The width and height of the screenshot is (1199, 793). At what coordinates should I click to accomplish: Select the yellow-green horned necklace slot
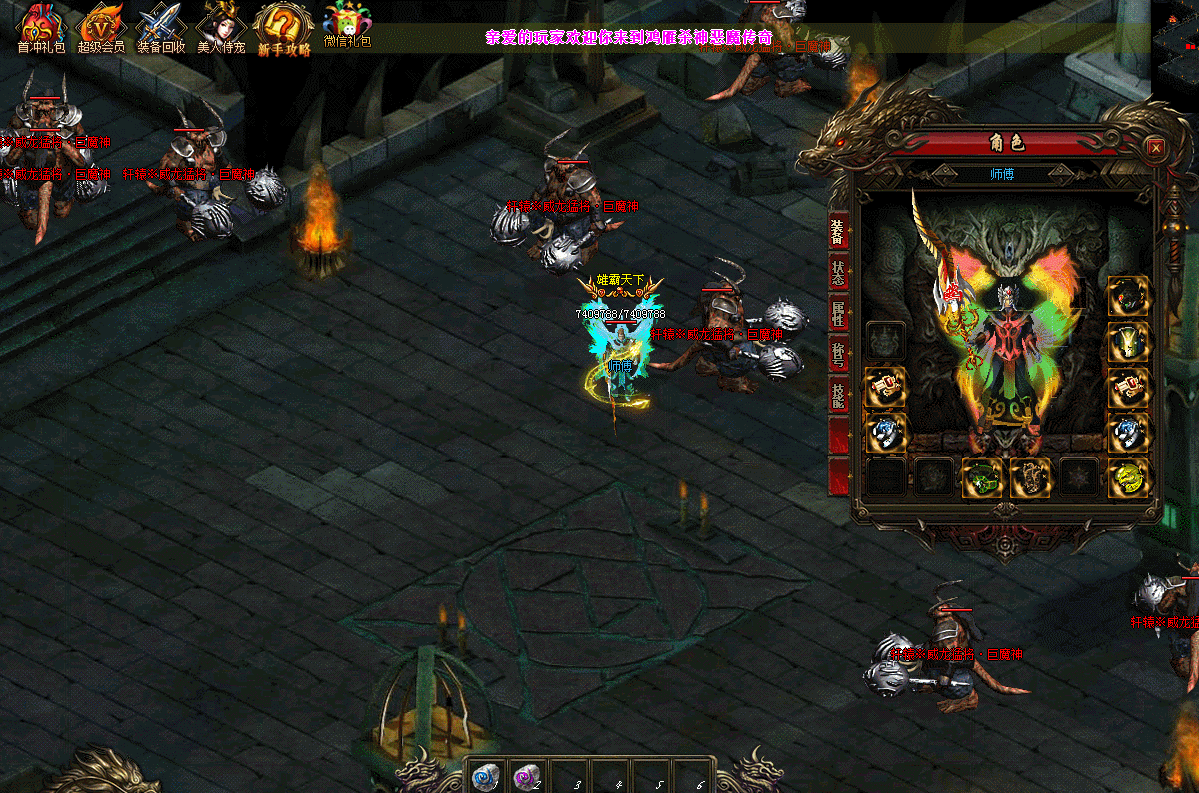1128,342
